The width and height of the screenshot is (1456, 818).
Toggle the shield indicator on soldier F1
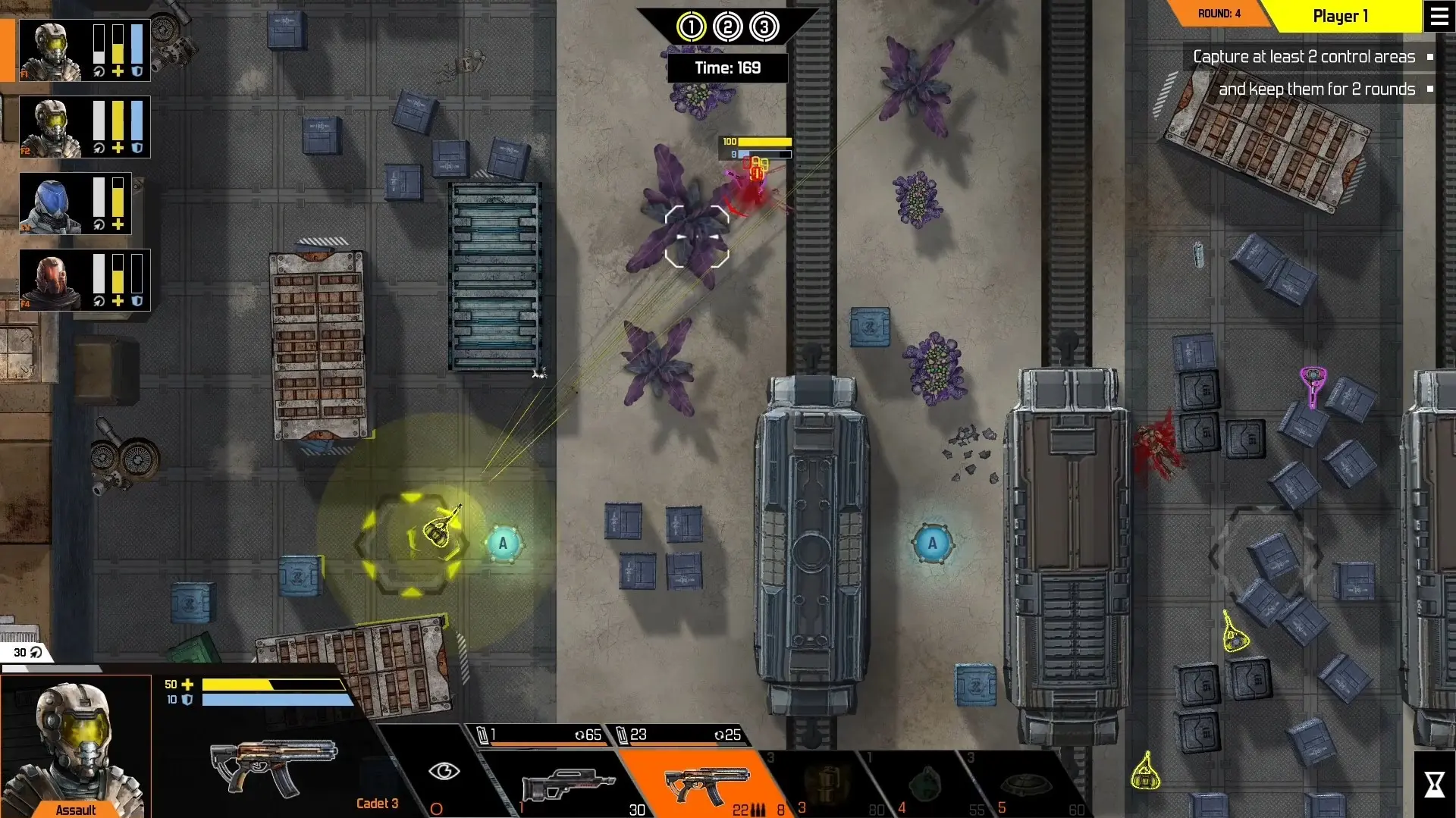coord(136,72)
